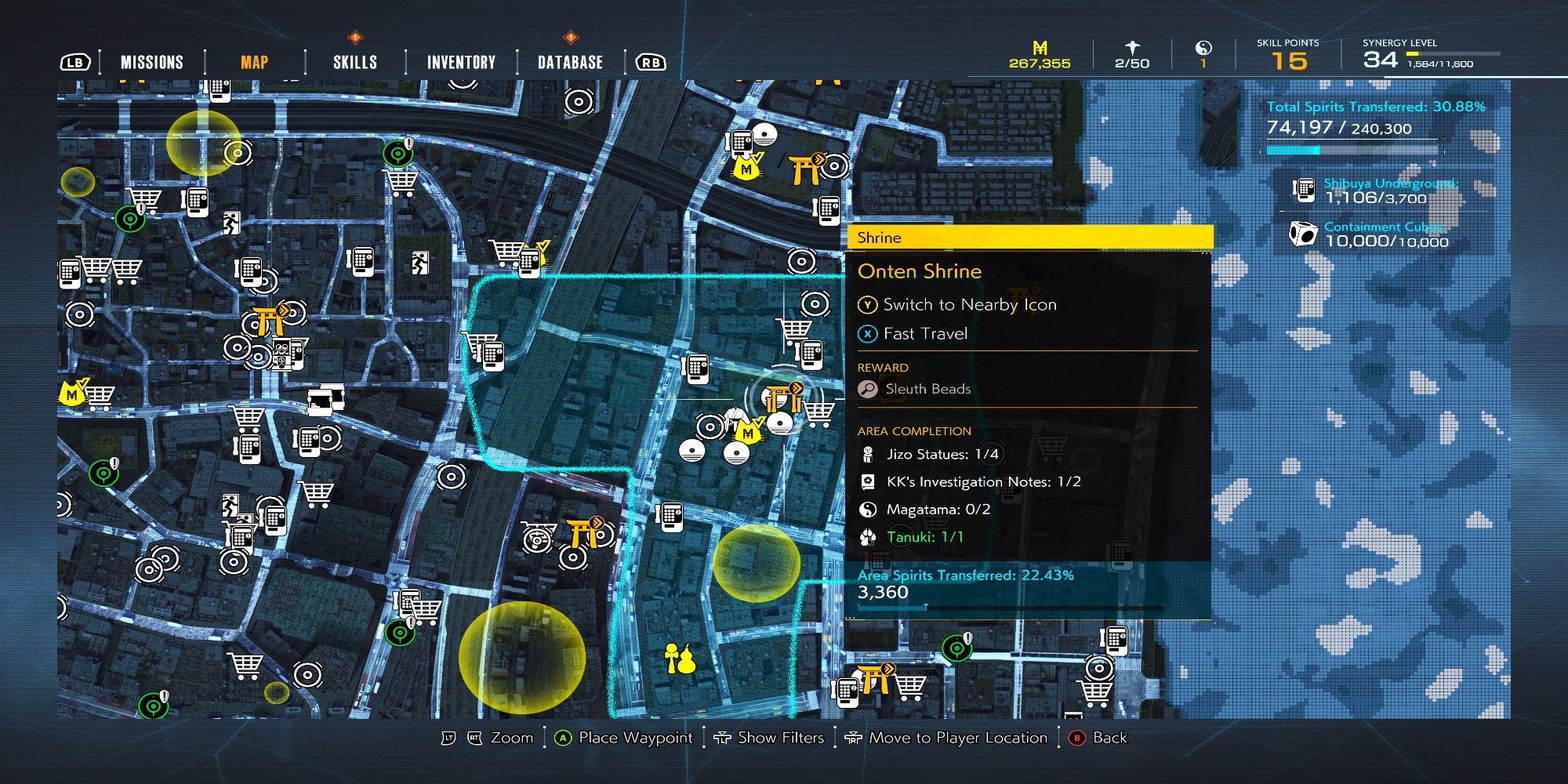The height and width of the screenshot is (784, 1568).
Task: Click the Jizo Statues icon in Area Completion
Action: pyautogui.click(x=866, y=454)
